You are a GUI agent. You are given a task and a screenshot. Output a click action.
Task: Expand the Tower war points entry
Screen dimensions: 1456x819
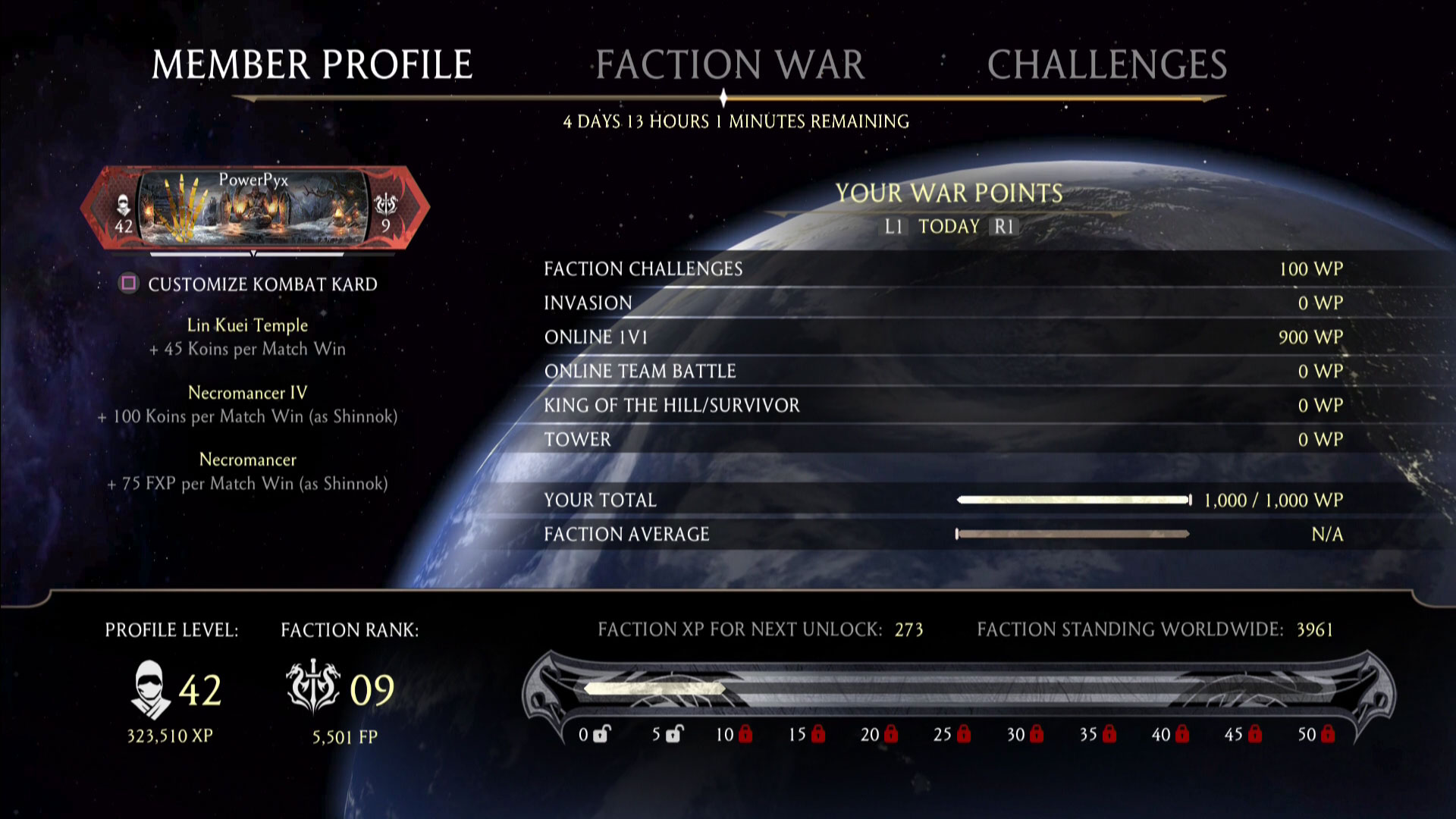(579, 439)
